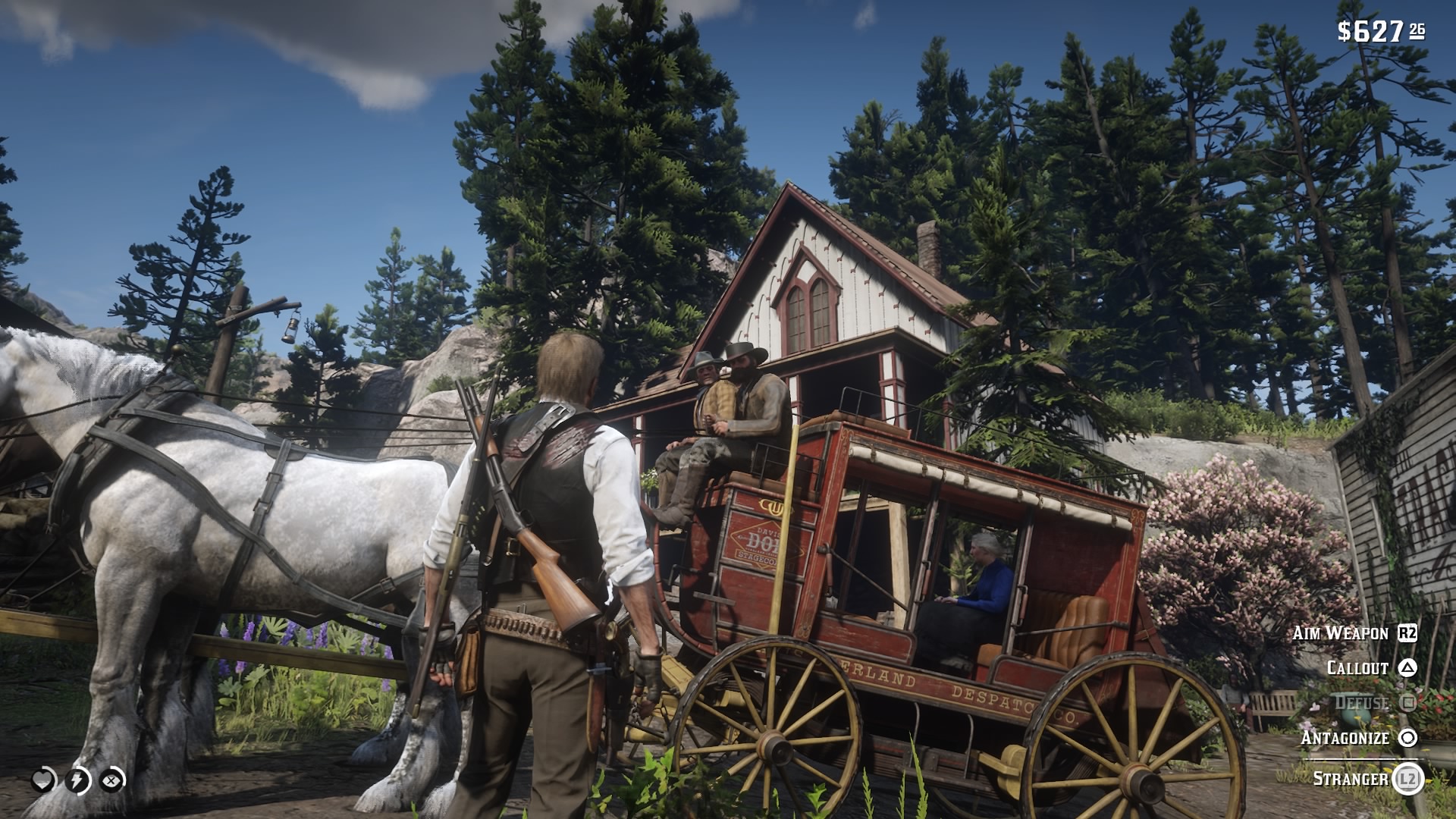Select the Callout interaction option
The image size is (1456, 819).
(1356, 670)
